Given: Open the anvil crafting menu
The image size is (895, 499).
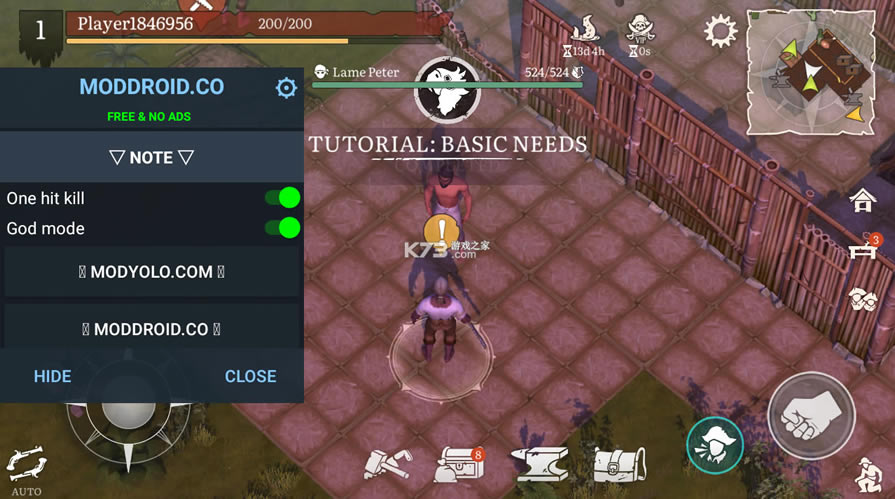Looking at the screenshot, I should 539,463.
